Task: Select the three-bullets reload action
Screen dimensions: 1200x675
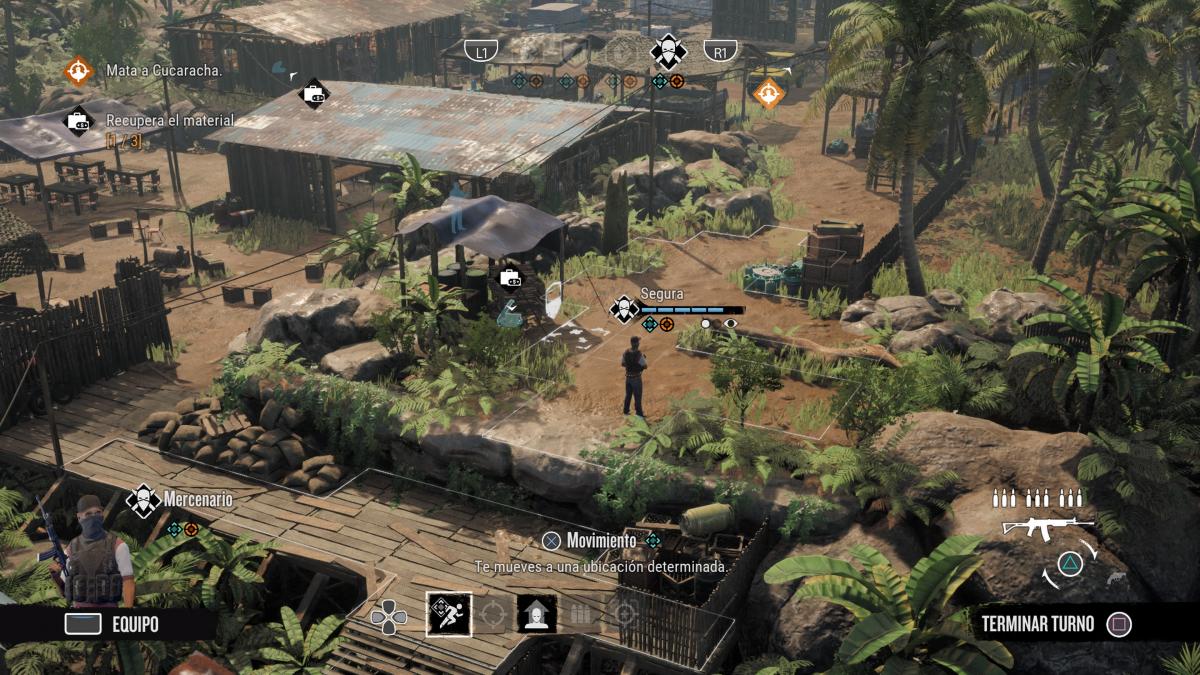Action: click(x=582, y=614)
